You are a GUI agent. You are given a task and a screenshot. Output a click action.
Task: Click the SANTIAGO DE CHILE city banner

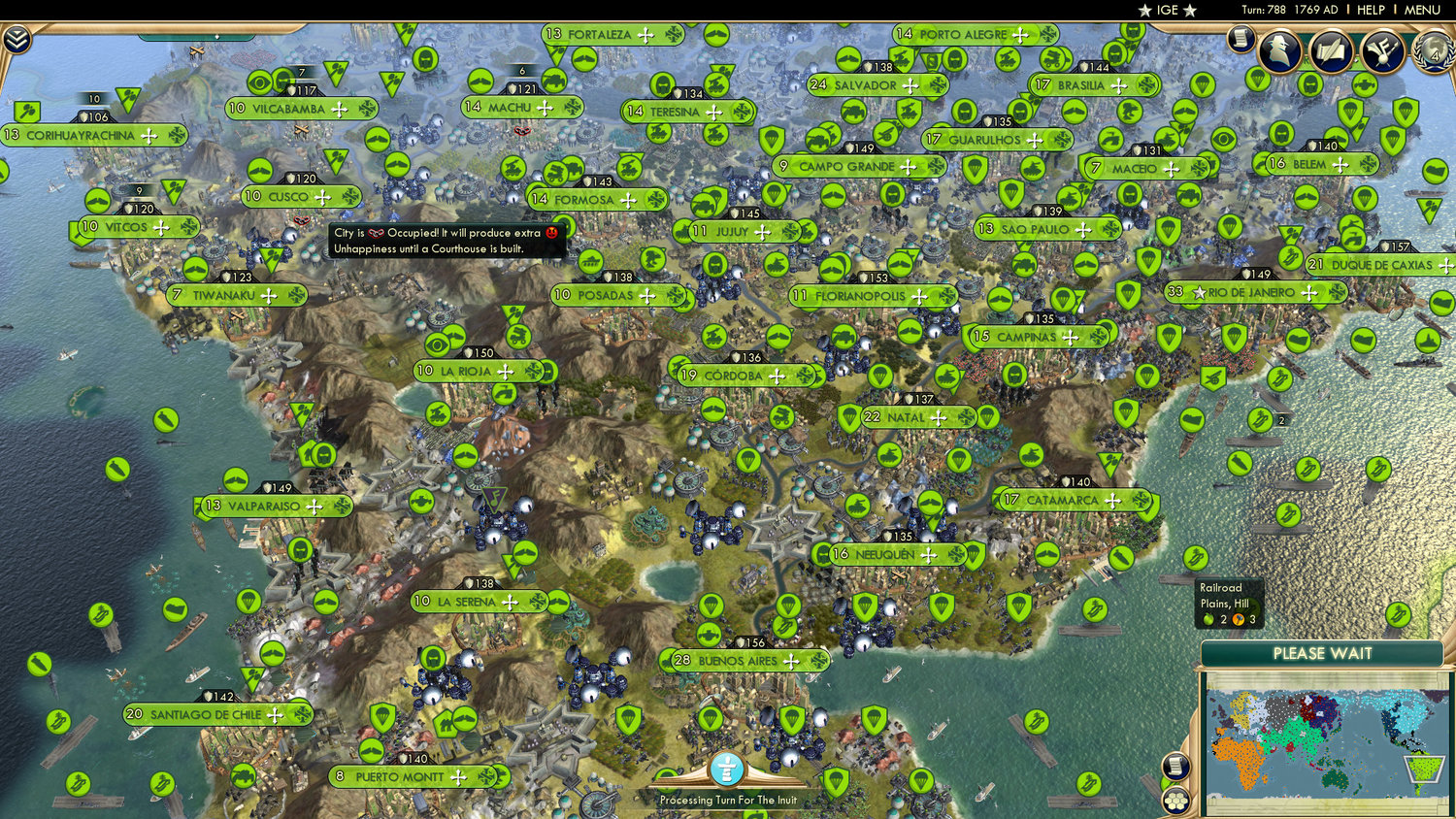[x=206, y=714]
